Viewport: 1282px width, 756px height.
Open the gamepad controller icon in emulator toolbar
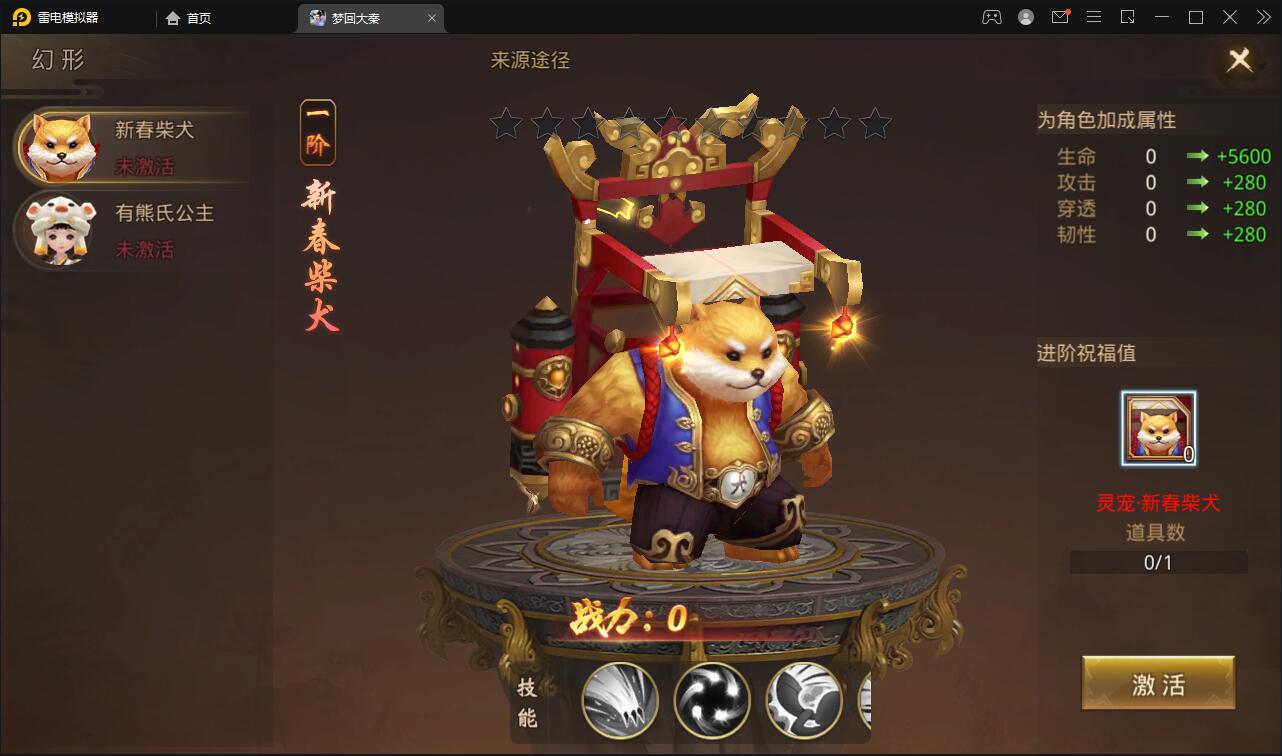pos(991,17)
